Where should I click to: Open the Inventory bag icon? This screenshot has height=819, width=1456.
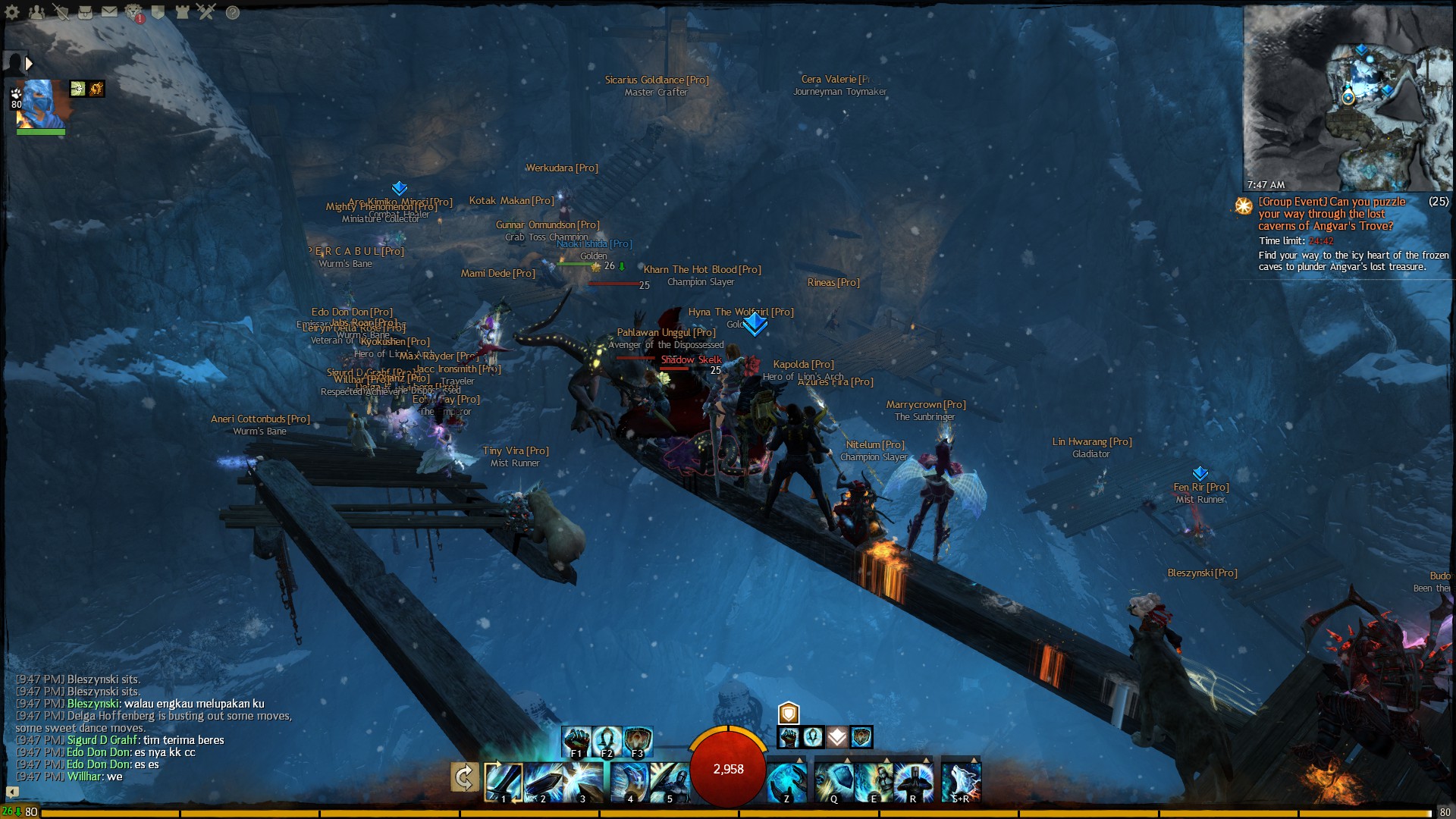point(85,11)
